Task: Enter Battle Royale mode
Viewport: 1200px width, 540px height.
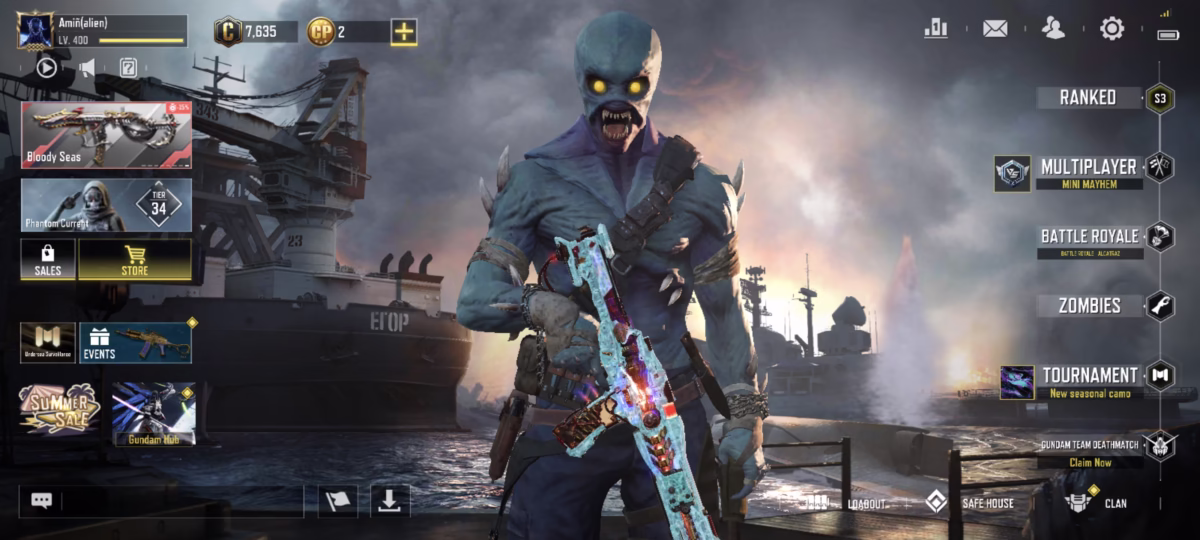Action: (x=1089, y=238)
